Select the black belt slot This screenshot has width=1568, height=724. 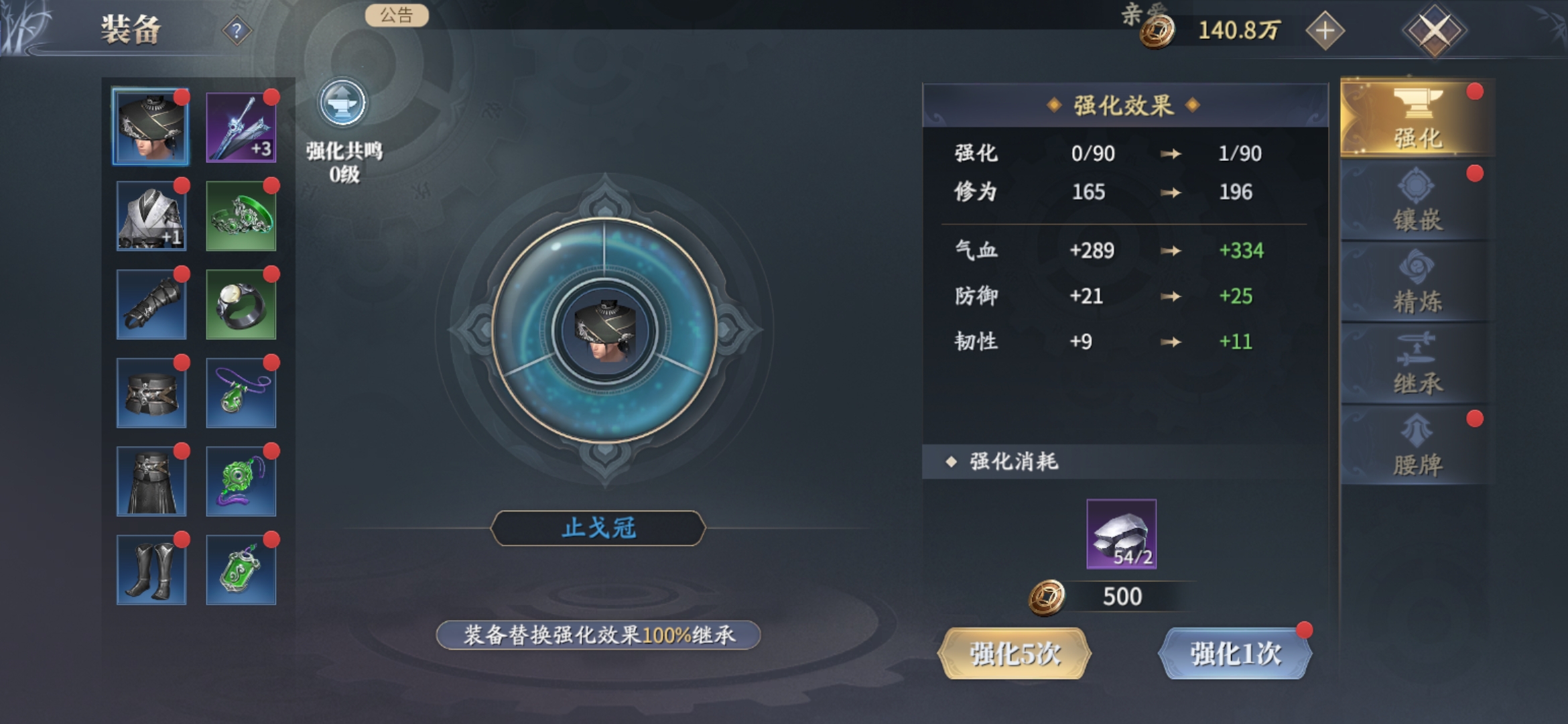pos(151,393)
